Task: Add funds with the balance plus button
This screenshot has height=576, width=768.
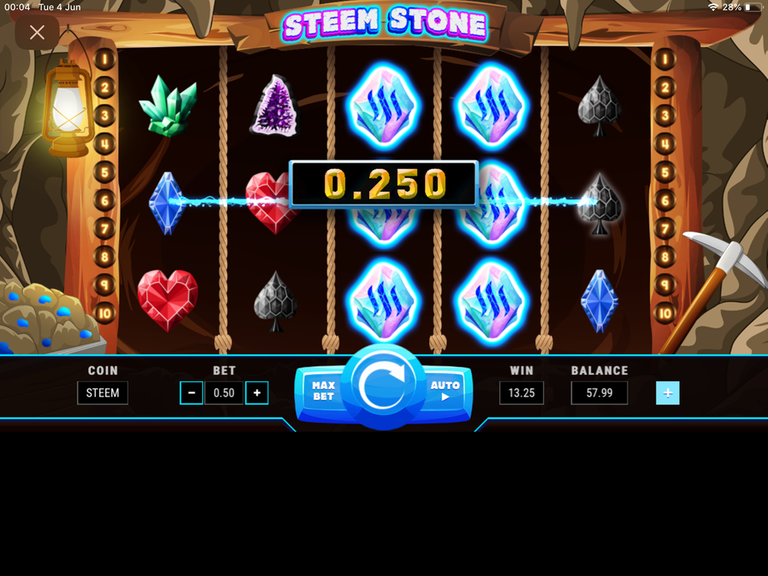Action: pyautogui.click(x=667, y=393)
